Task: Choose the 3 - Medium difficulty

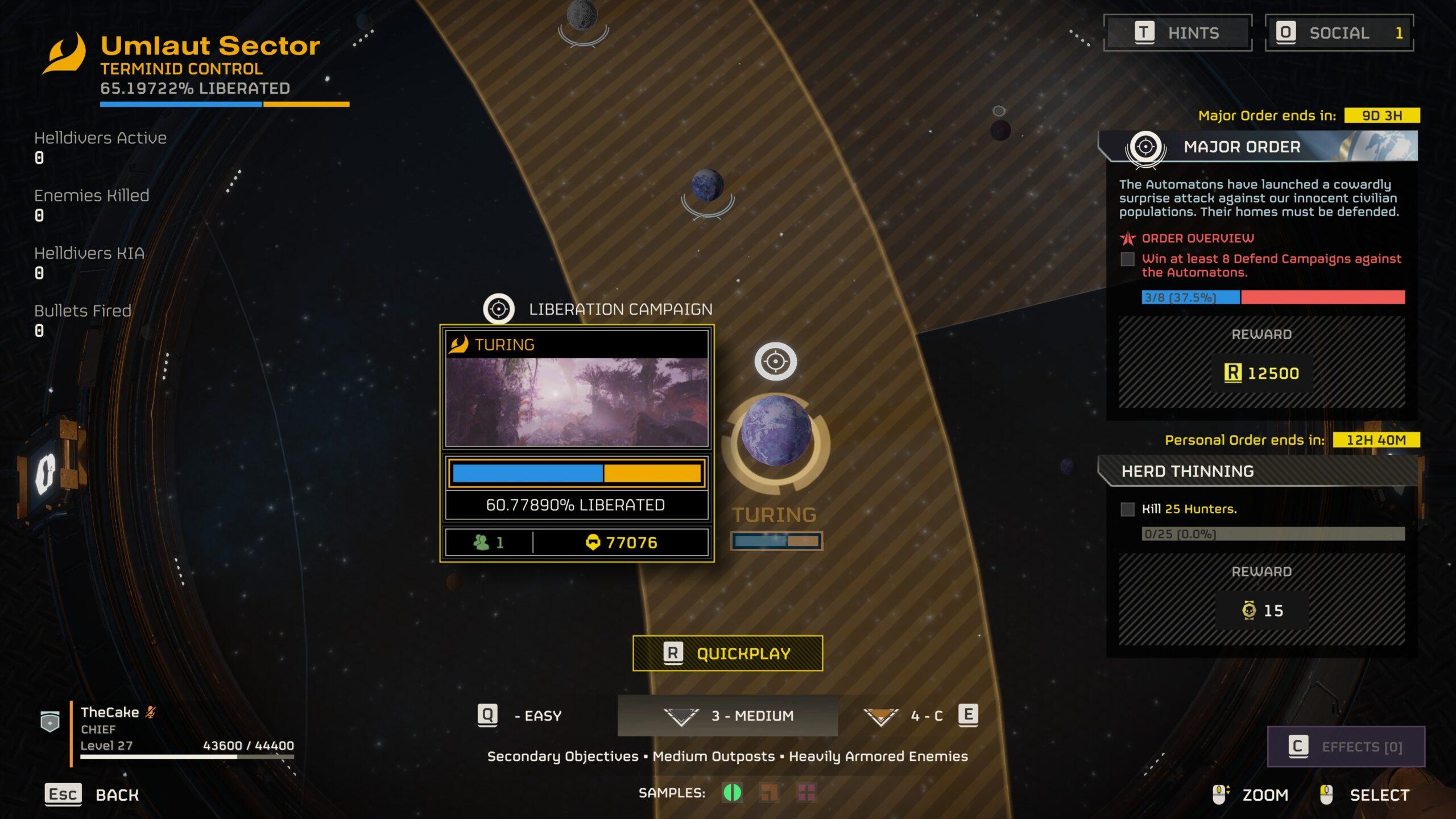Action: (728, 715)
